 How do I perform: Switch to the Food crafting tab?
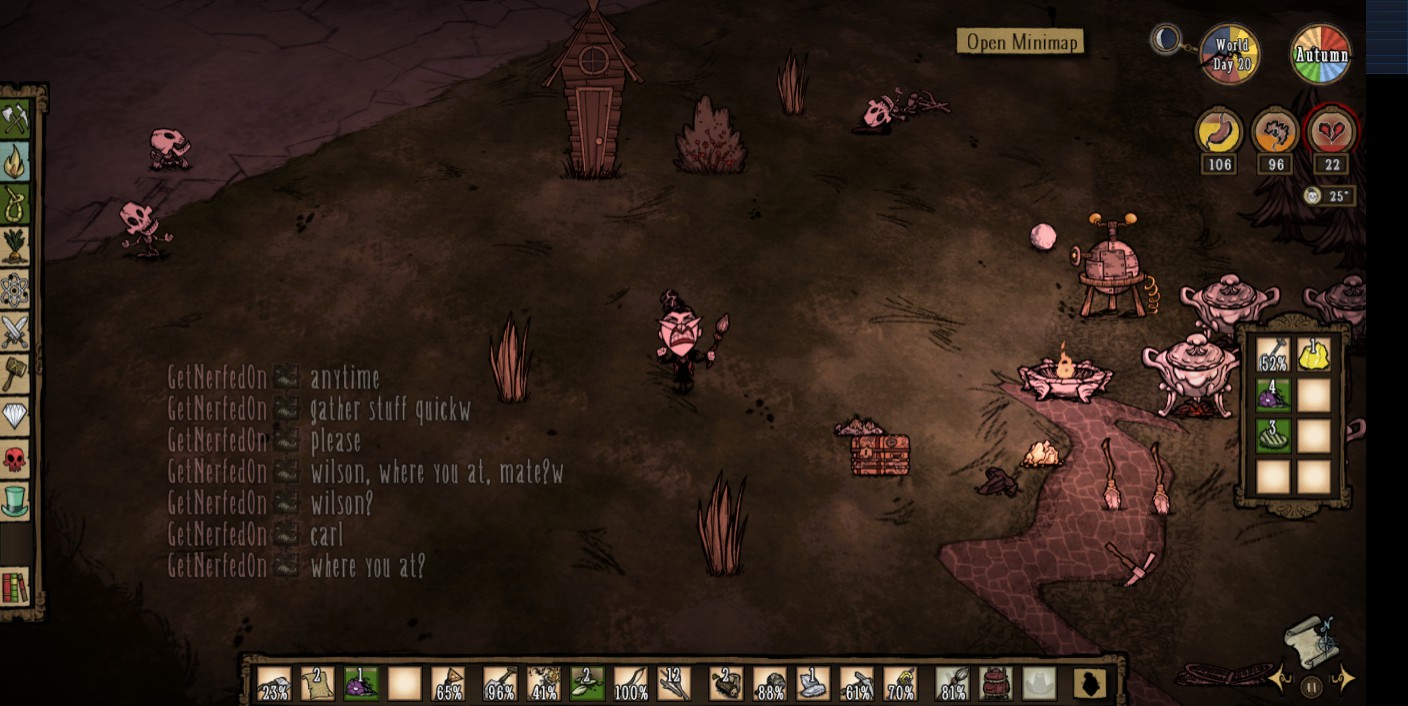15,246
